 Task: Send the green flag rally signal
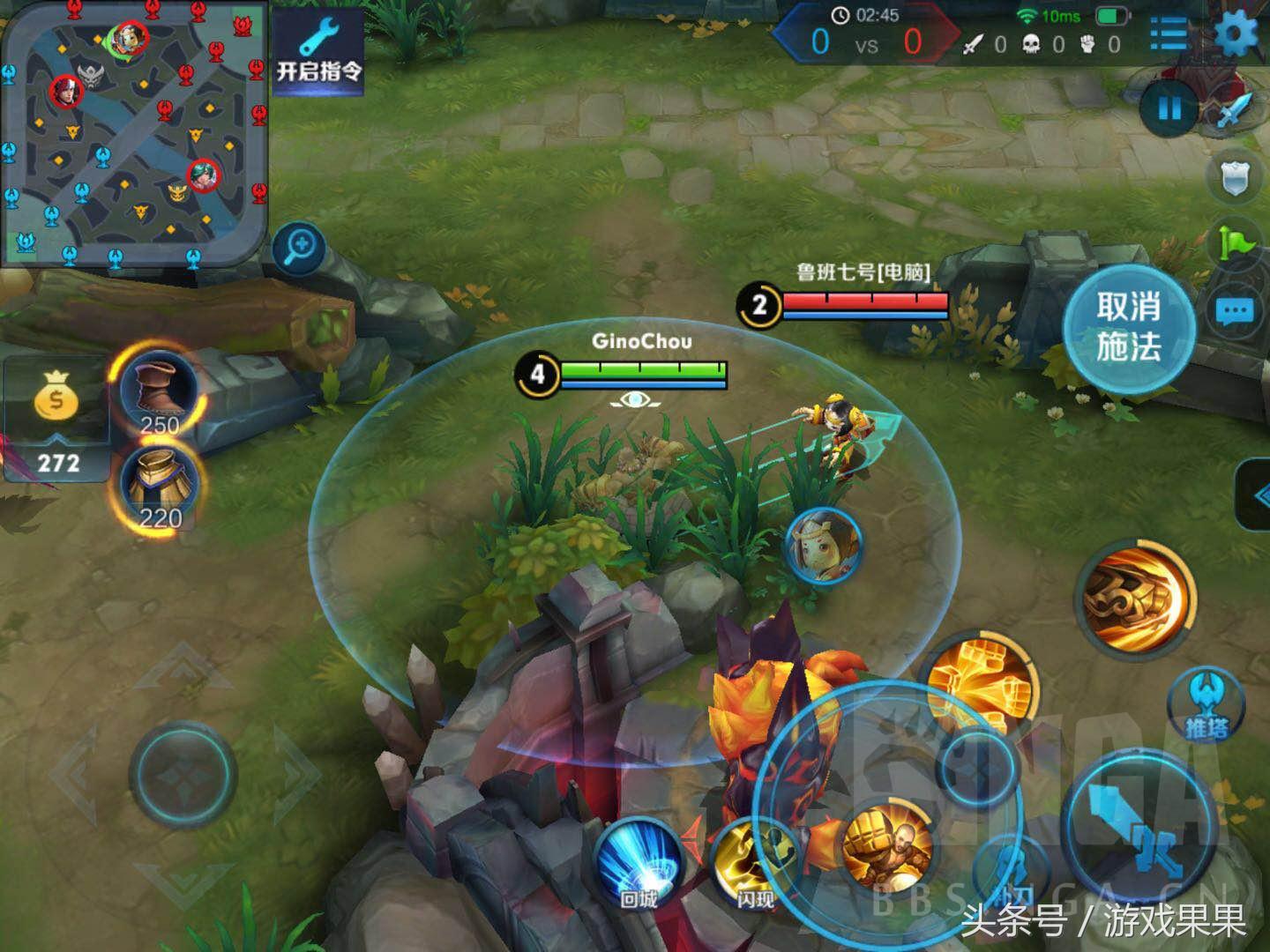click(1236, 242)
